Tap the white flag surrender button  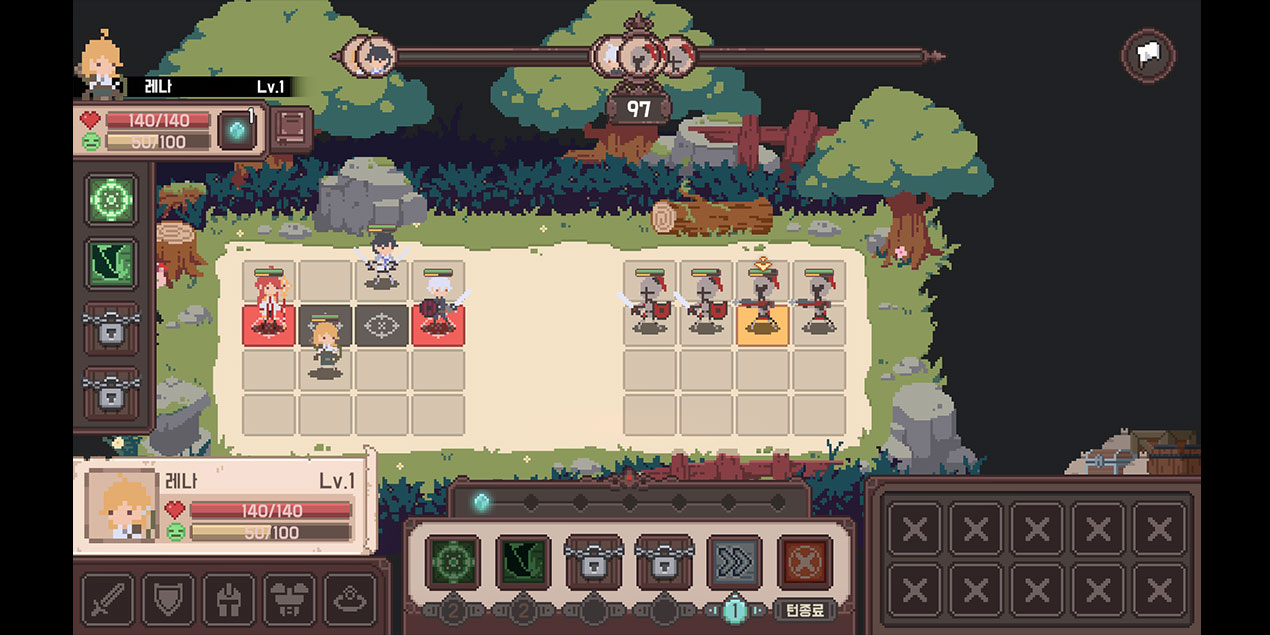1149,55
